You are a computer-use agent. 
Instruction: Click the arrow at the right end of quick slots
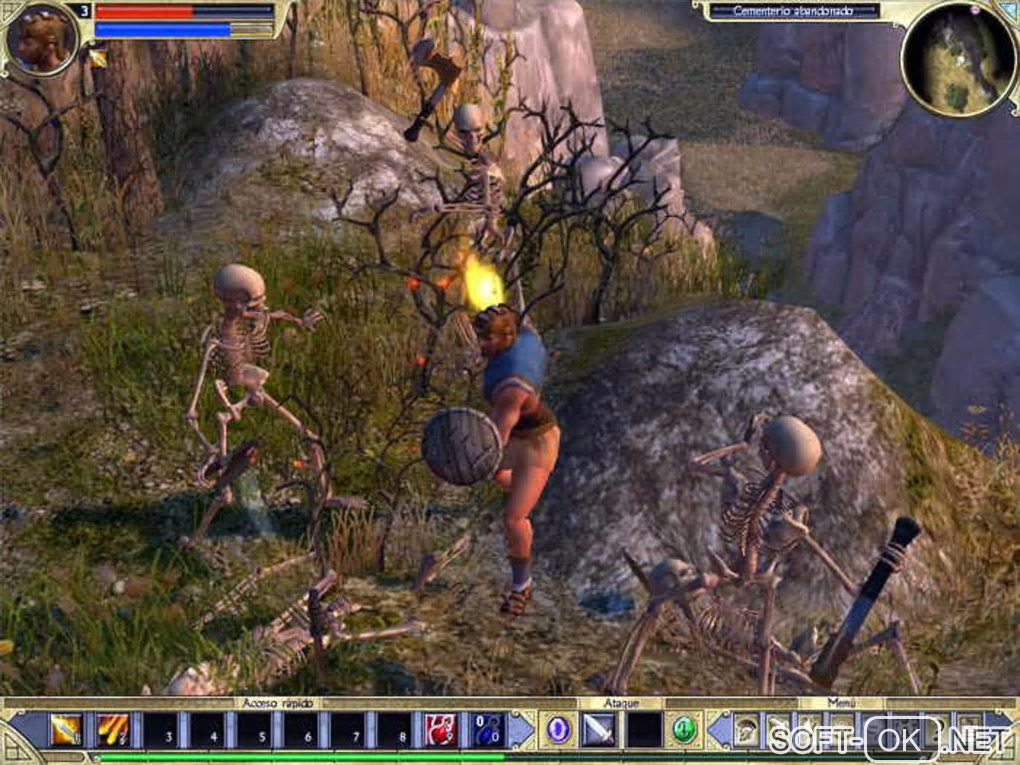pyautogui.click(x=521, y=730)
